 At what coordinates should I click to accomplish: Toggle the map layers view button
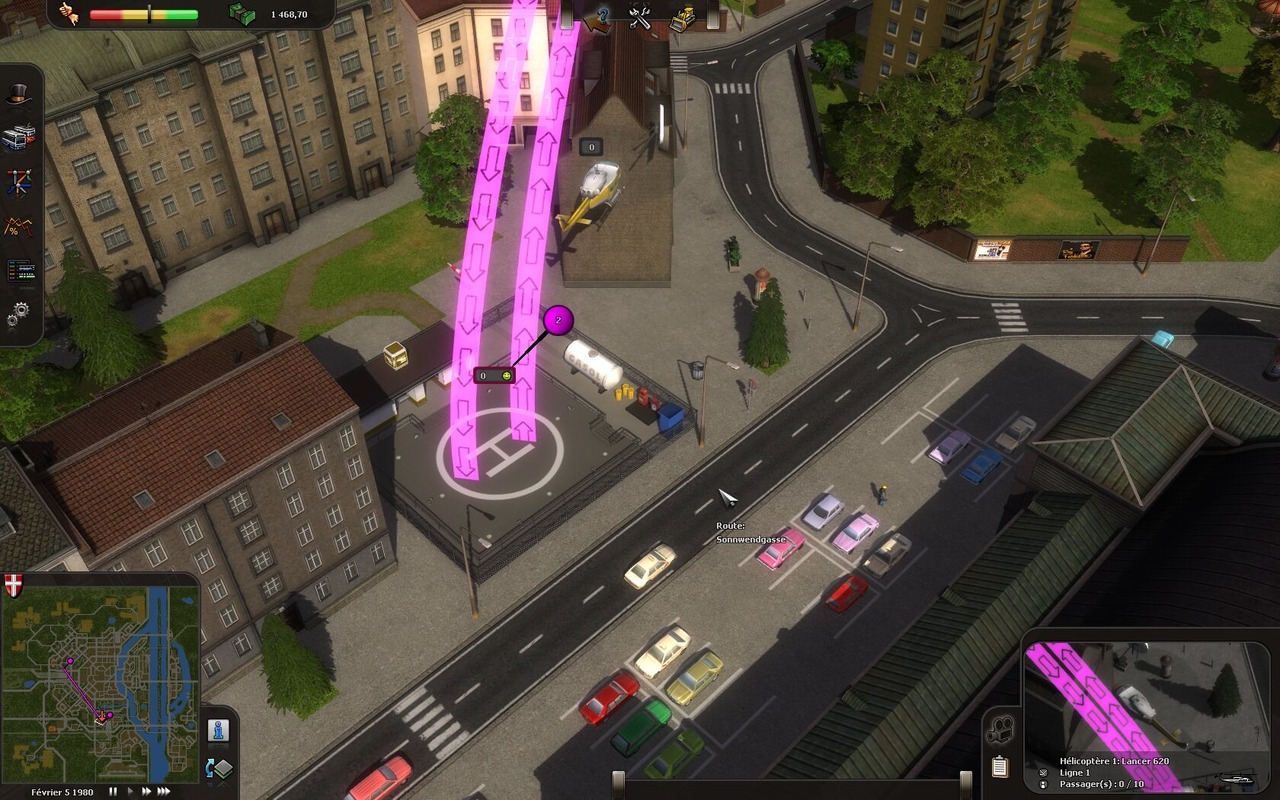(219, 768)
